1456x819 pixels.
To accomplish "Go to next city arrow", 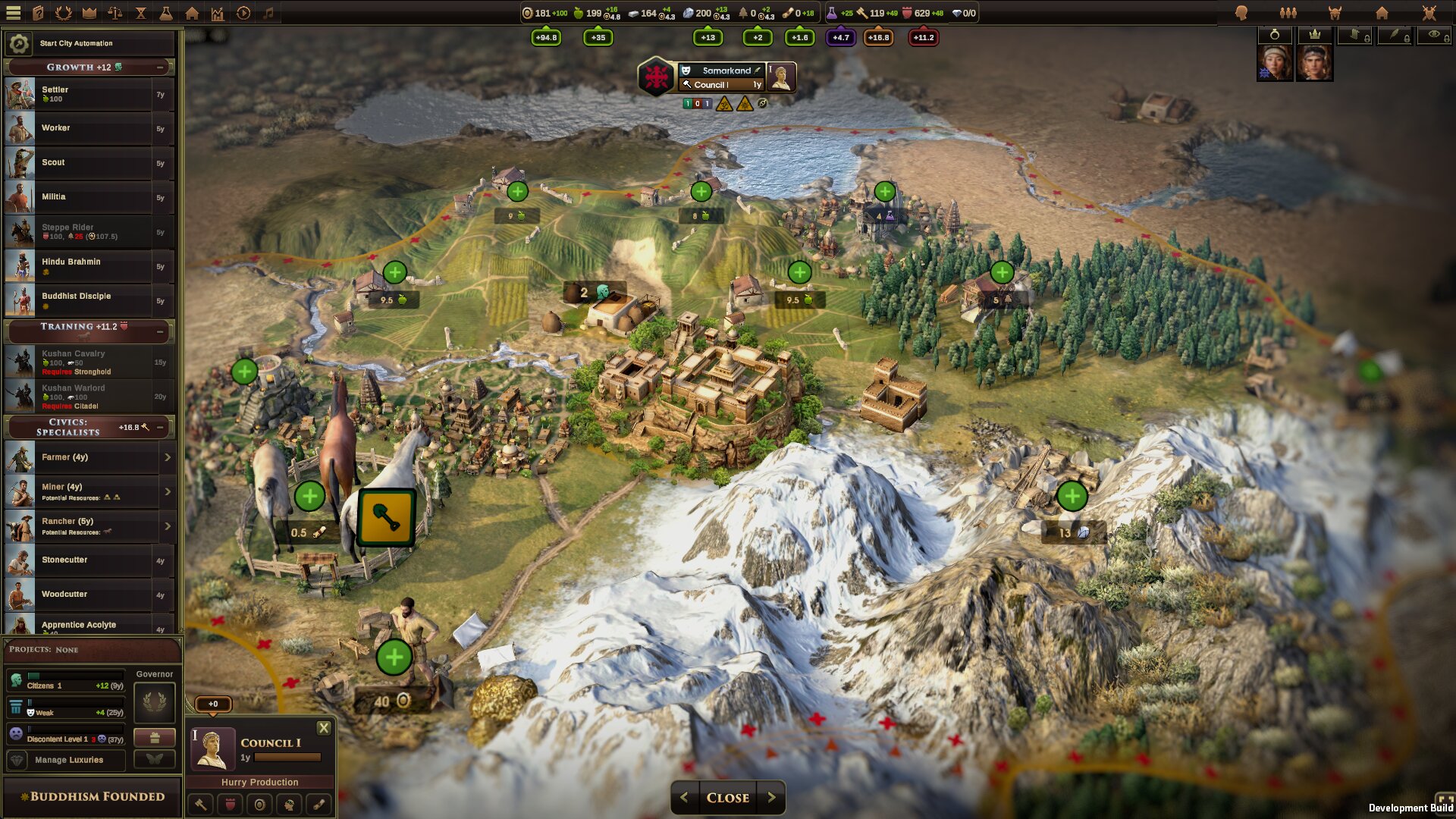I will [771, 798].
